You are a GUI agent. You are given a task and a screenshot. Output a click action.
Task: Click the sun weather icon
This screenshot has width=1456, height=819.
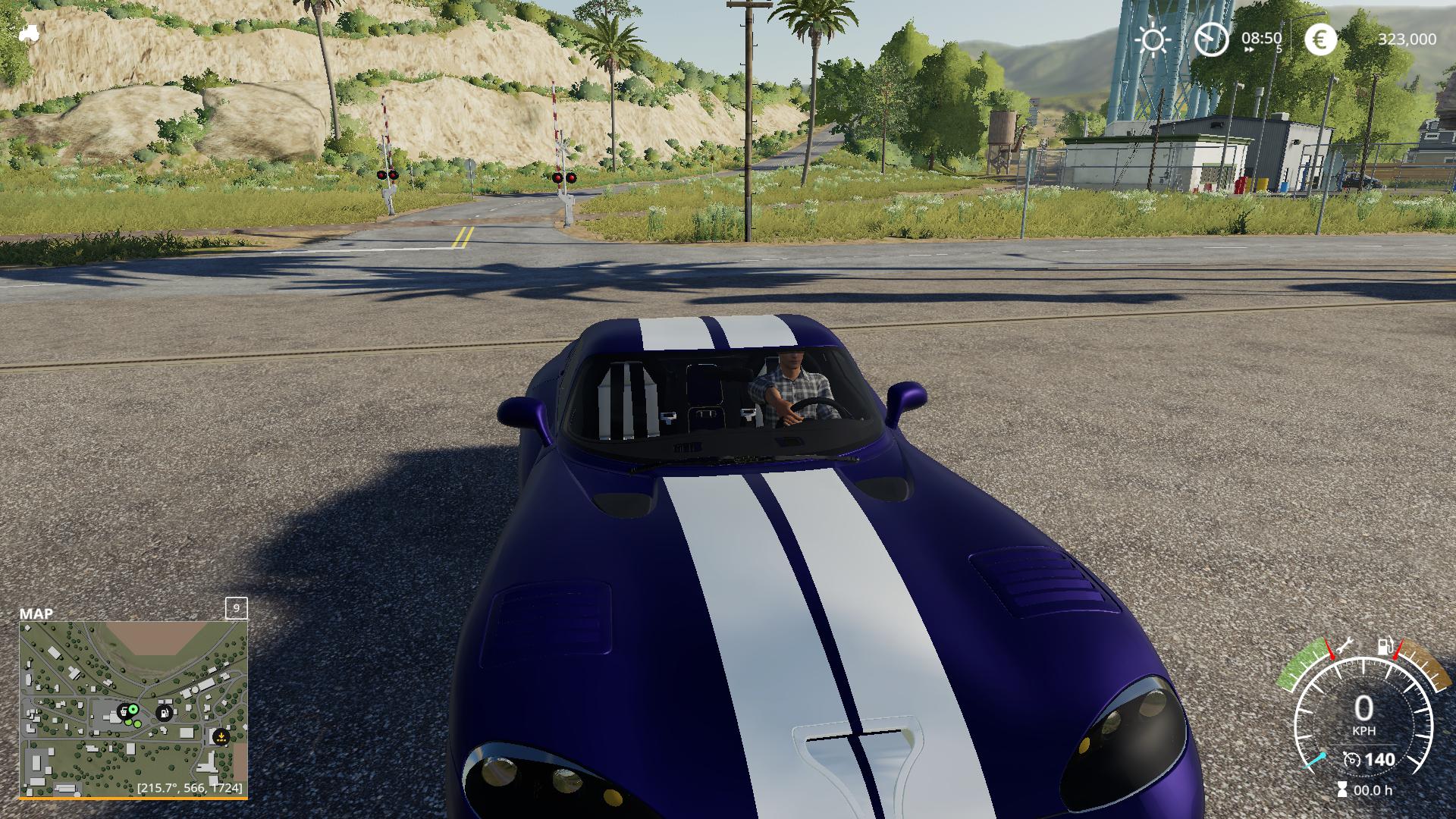click(x=1153, y=39)
